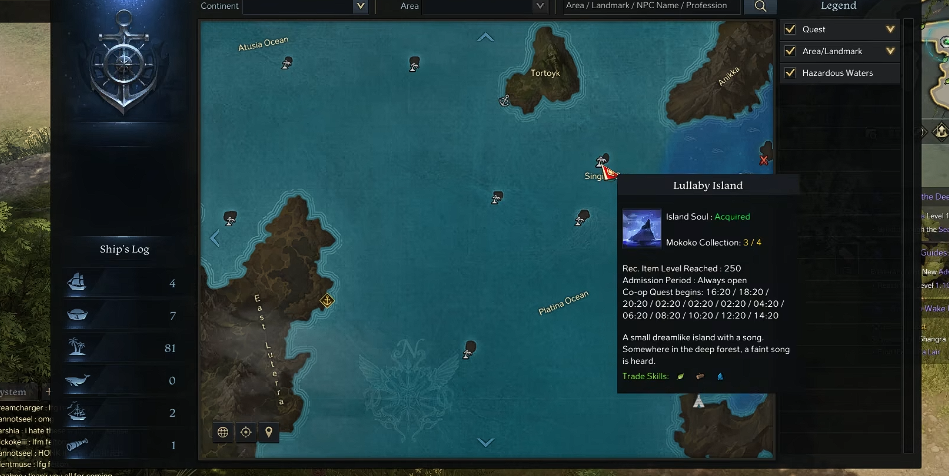
Task: Expand the Quest legend arrow
Action: point(890,29)
